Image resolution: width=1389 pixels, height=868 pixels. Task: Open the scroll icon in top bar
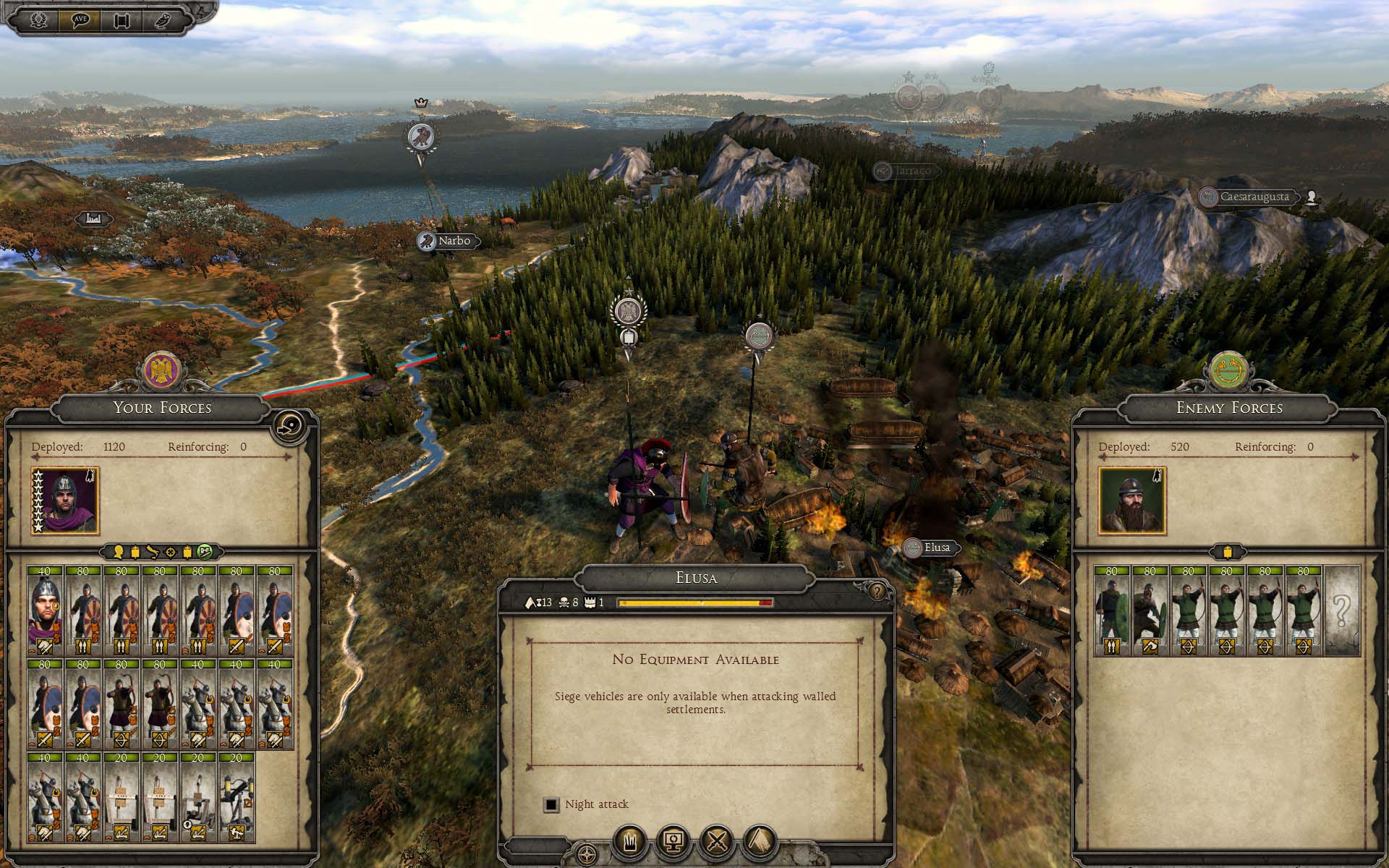122,20
